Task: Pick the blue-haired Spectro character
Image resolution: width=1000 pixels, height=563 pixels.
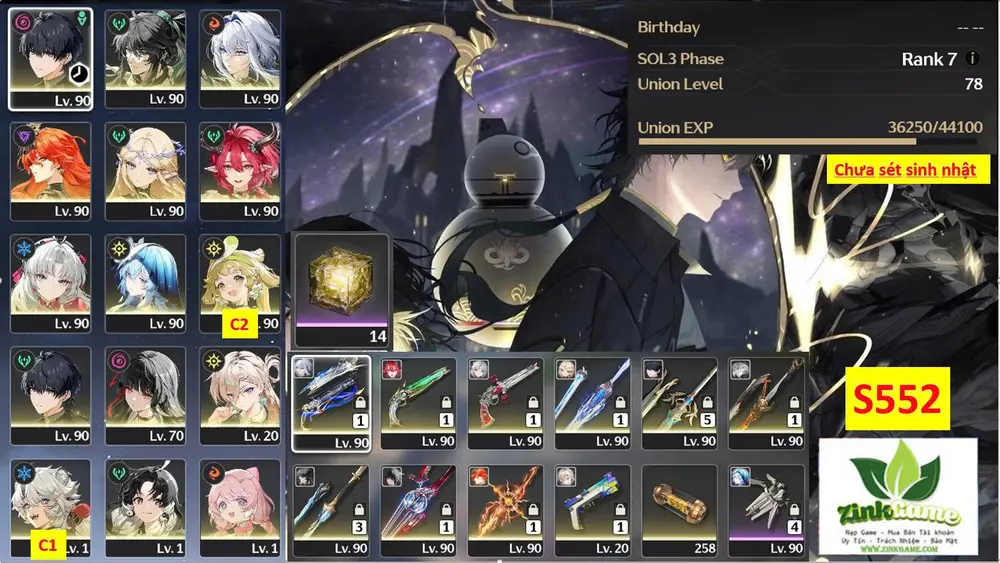Action: pos(145,282)
